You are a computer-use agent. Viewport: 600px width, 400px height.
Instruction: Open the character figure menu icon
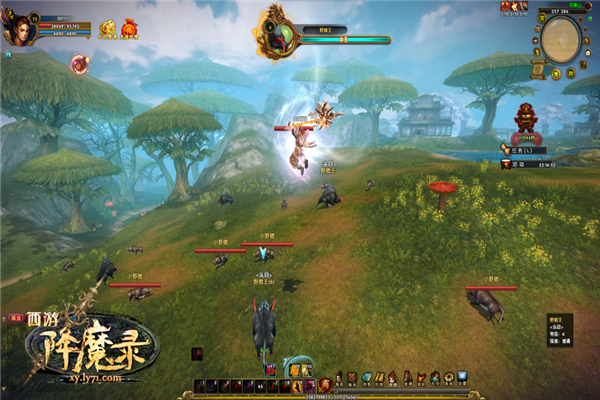coord(339,377)
